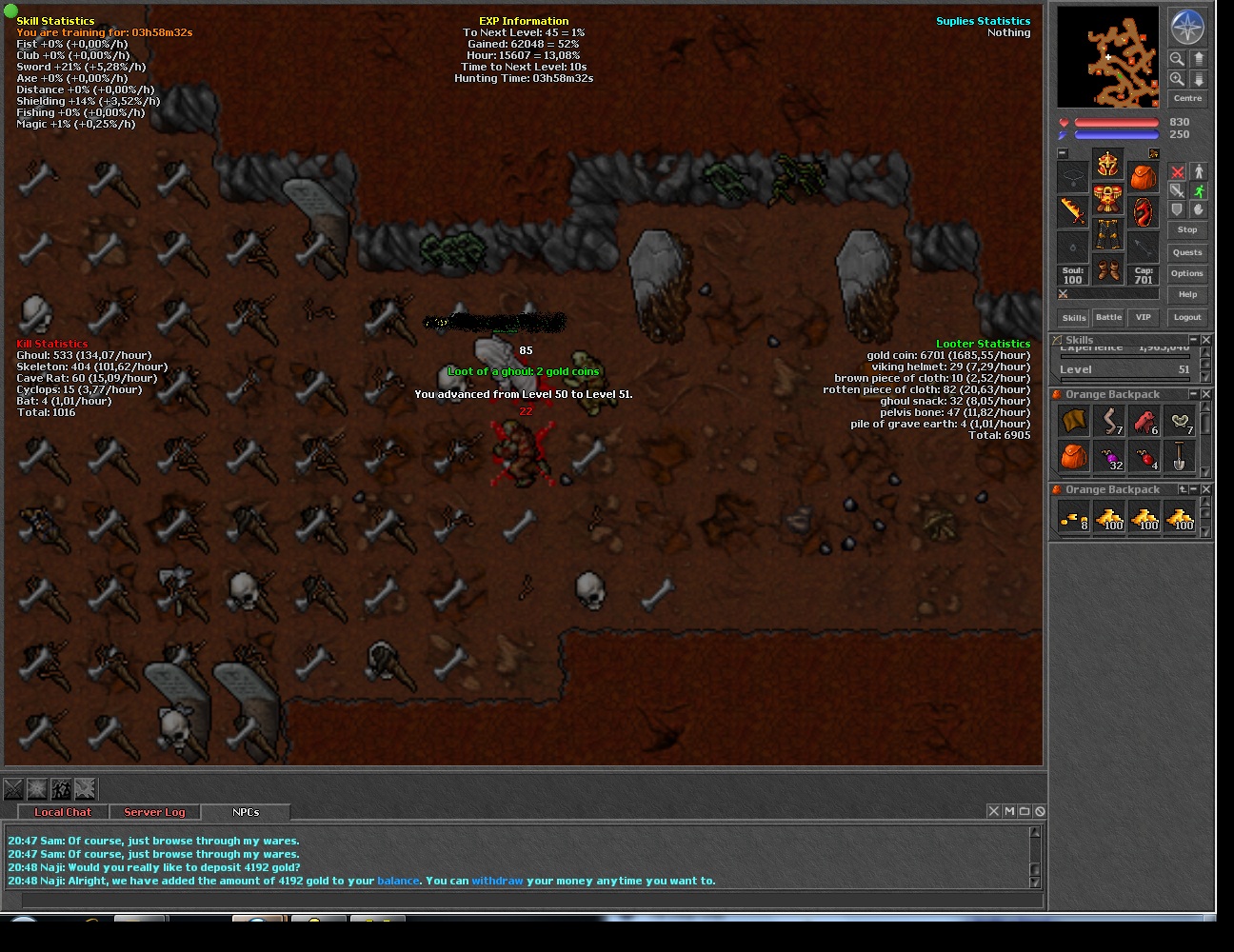Select the shovel in the backpack
The height and width of the screenshot is (952, 1234).
click(x=1180, y=456)
